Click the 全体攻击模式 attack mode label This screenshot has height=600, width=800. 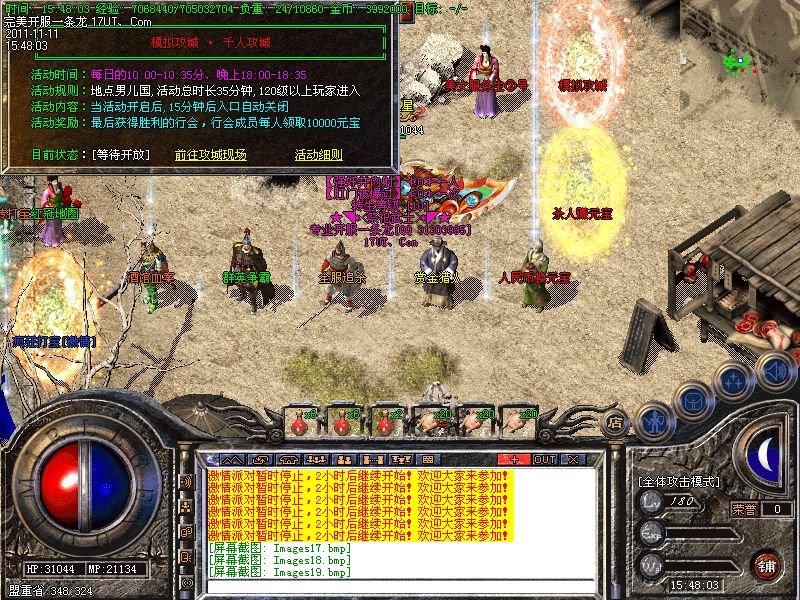(679, 481)
